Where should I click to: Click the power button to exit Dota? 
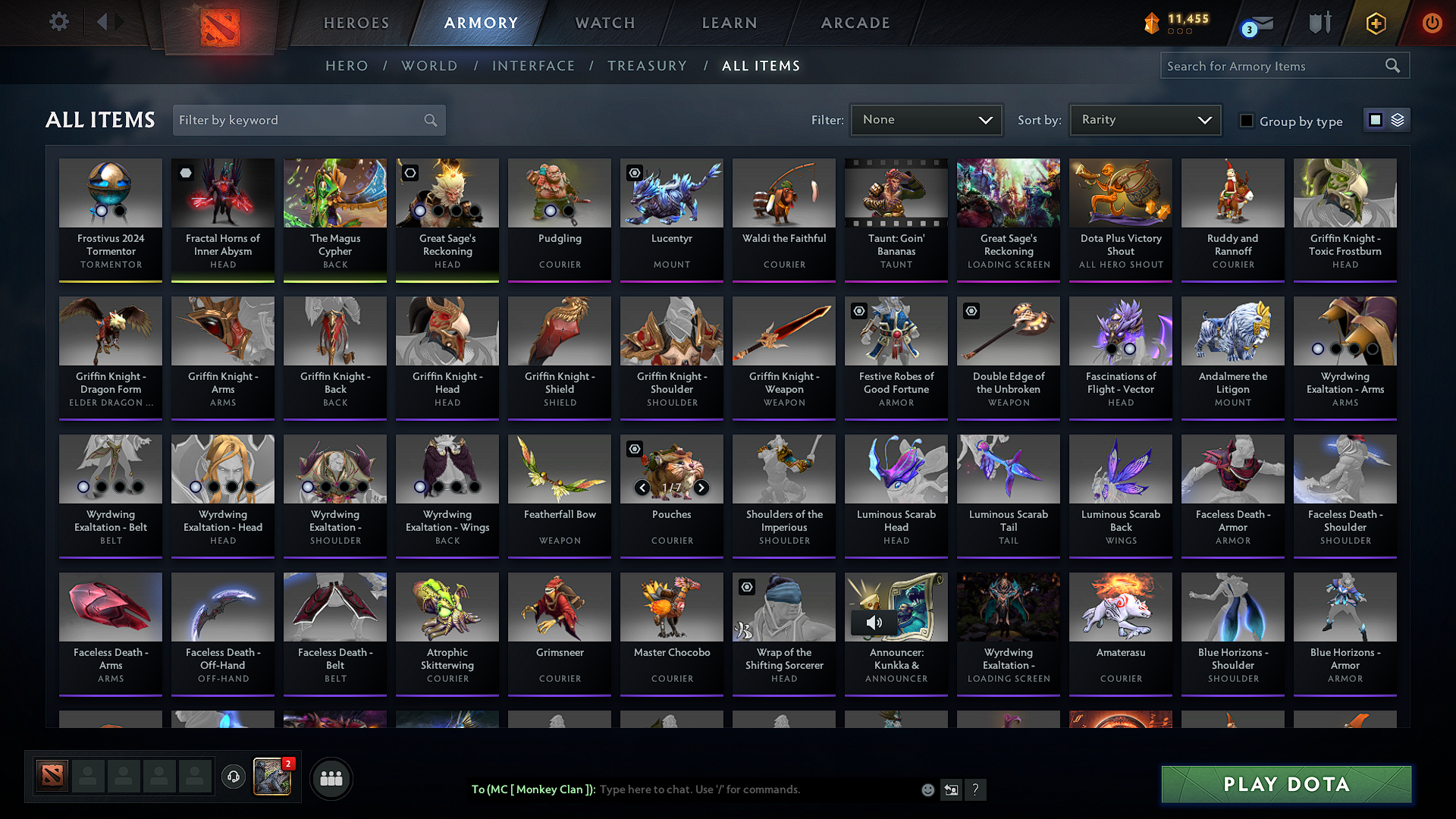coord(1432,23)
